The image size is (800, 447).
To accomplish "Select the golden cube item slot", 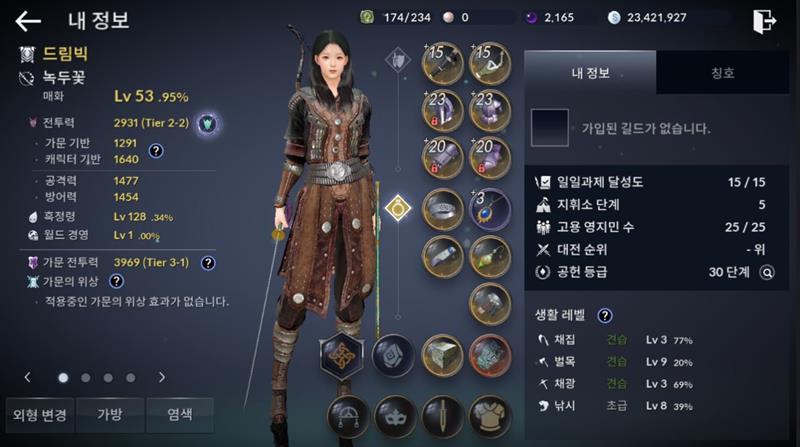I will (x=442, y=354).
